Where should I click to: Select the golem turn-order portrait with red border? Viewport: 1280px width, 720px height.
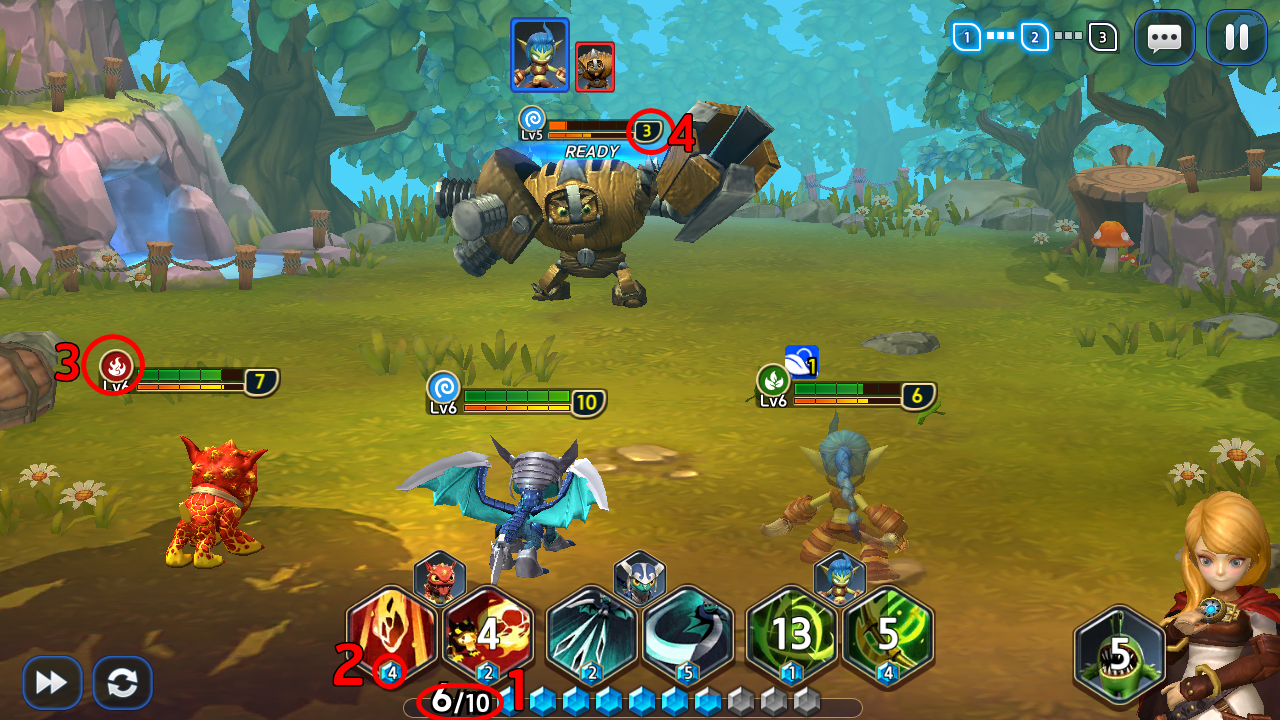coord(595,67)
